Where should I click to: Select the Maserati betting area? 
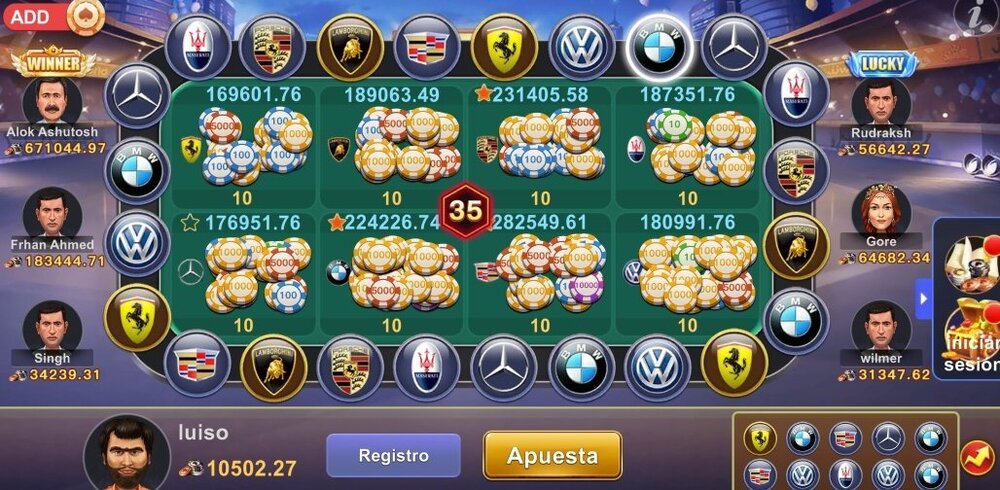(688, 146)
